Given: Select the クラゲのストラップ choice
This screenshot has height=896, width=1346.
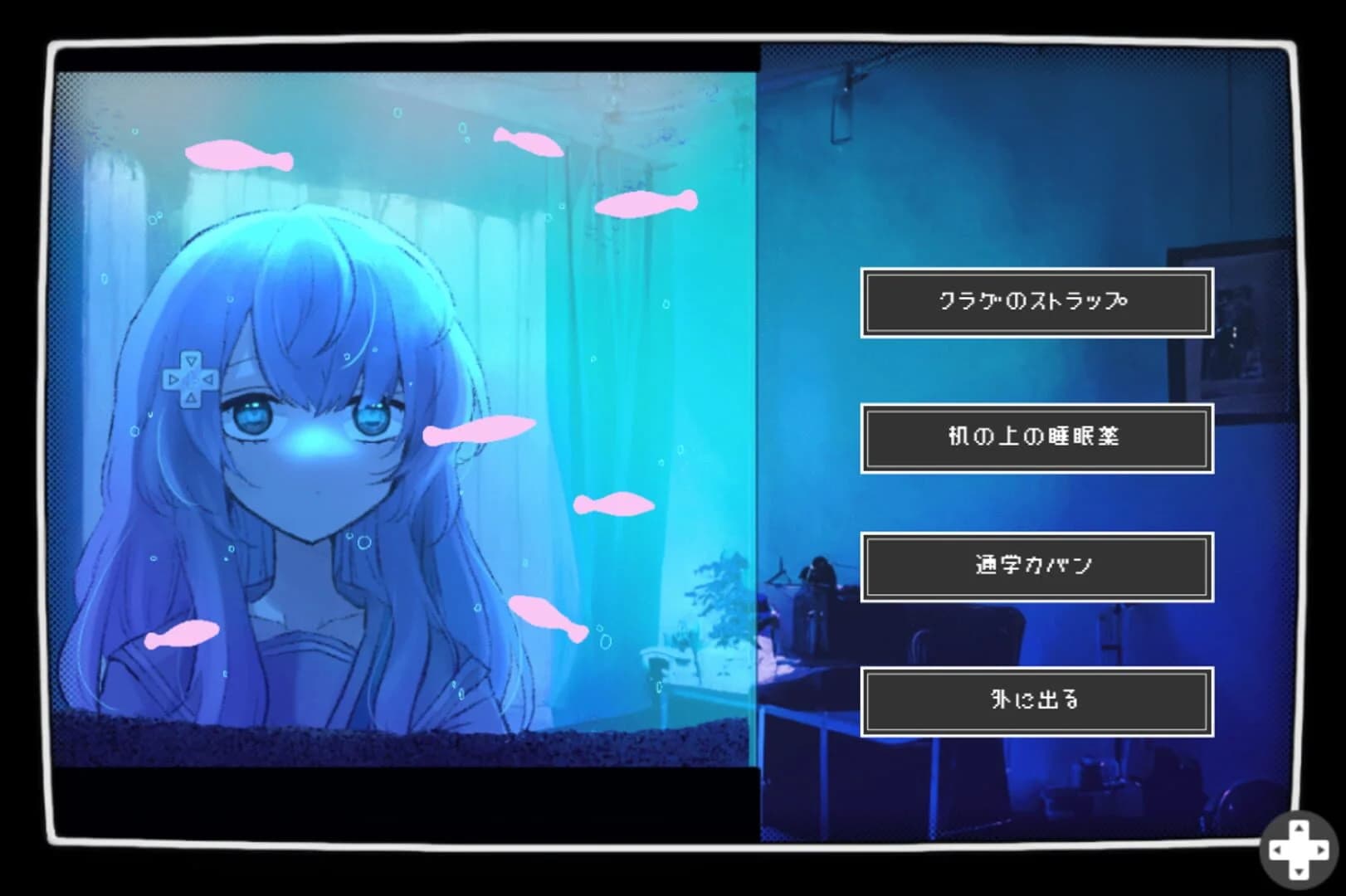Looking at the screenshot, I should (1036, 304).
